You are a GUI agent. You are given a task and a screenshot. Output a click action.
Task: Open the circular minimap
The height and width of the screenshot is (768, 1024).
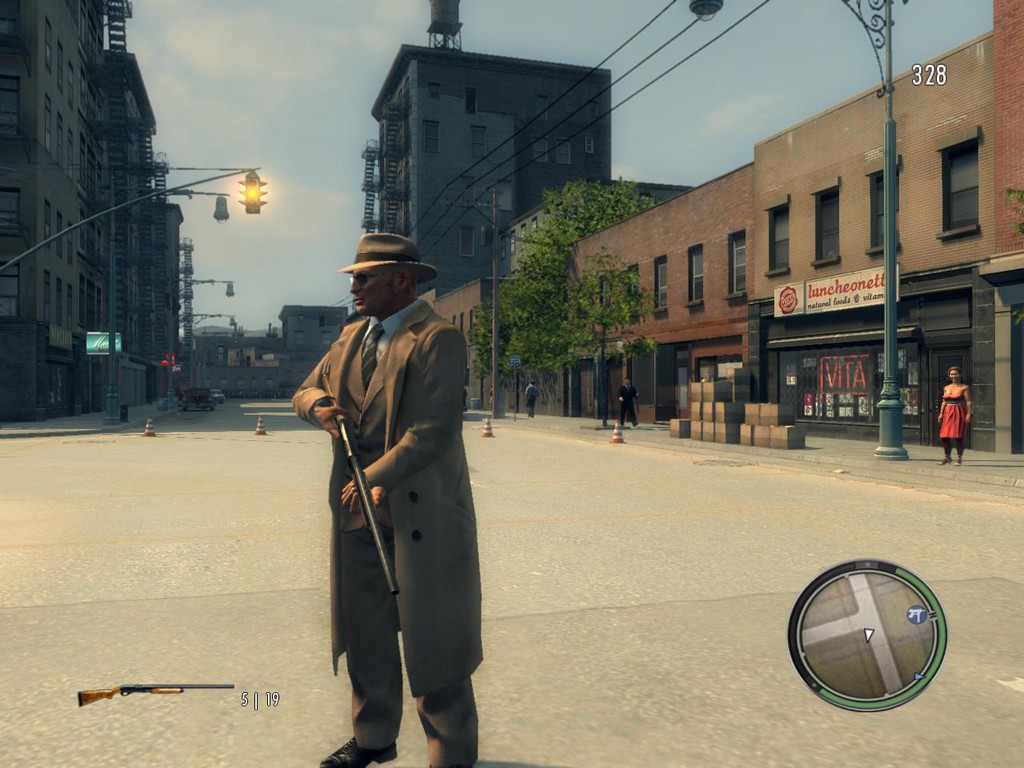tap(866, 635)
